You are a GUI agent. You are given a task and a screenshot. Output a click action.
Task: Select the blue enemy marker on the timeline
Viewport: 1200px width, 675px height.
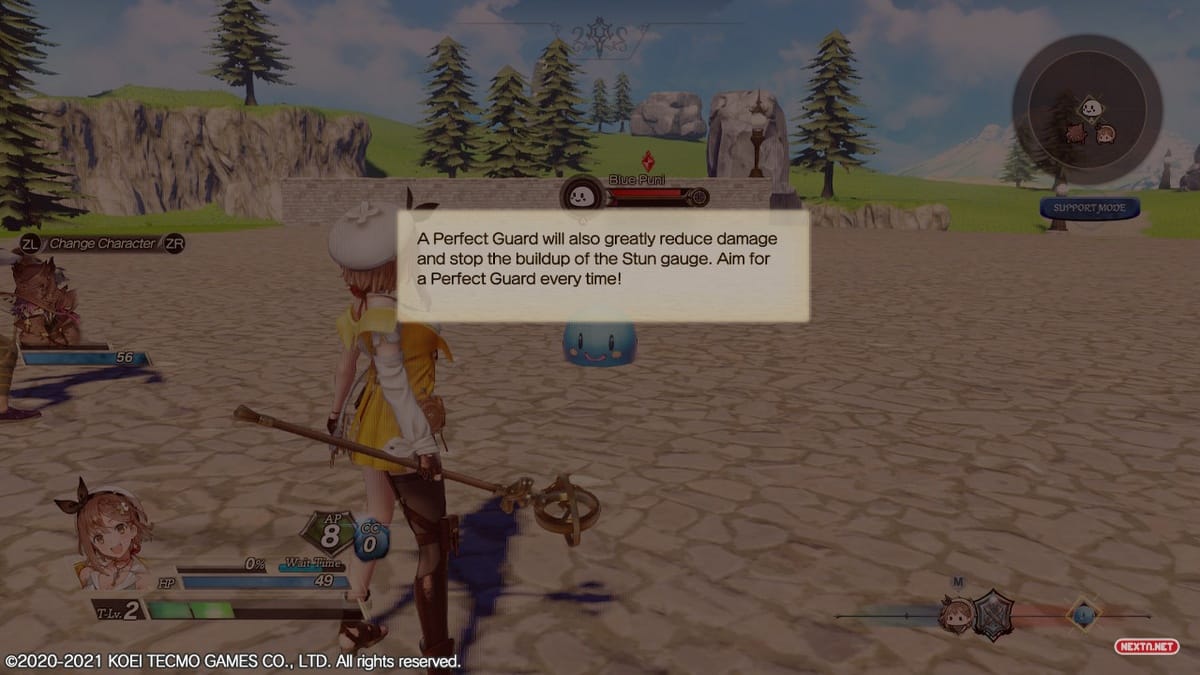tap(1083, 614)
